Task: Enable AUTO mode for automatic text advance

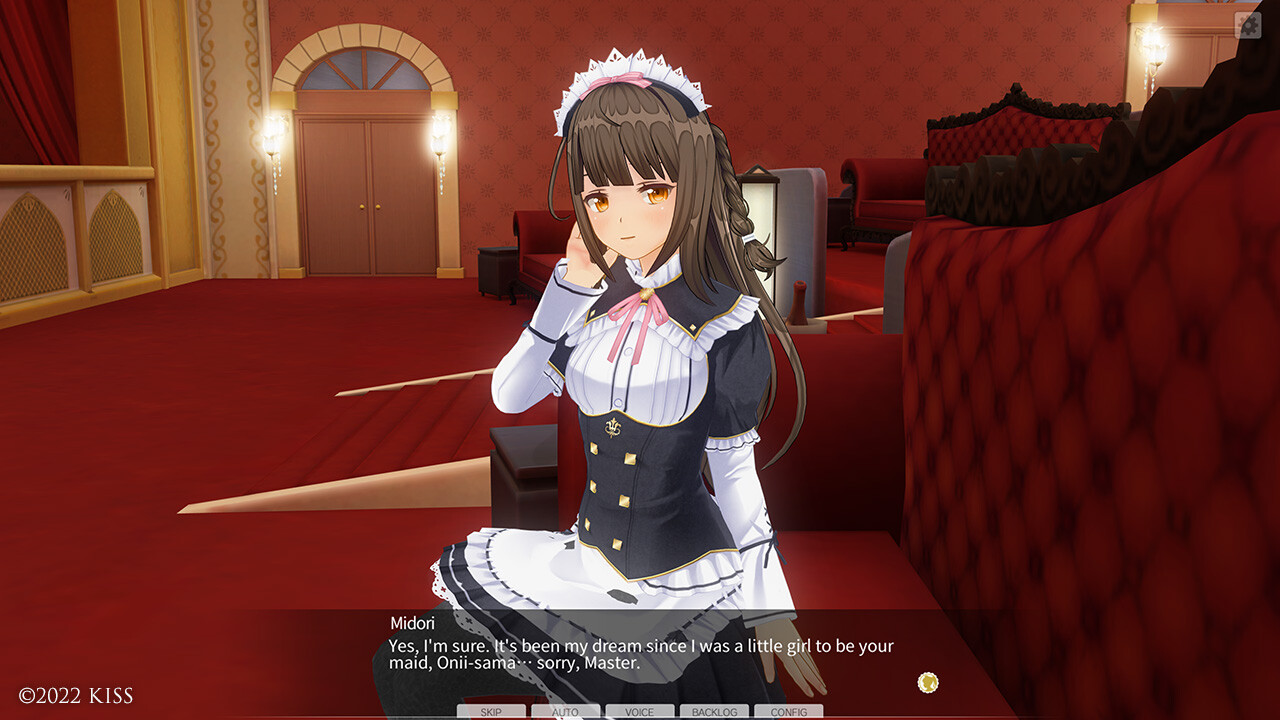Action: click(565, 712)
